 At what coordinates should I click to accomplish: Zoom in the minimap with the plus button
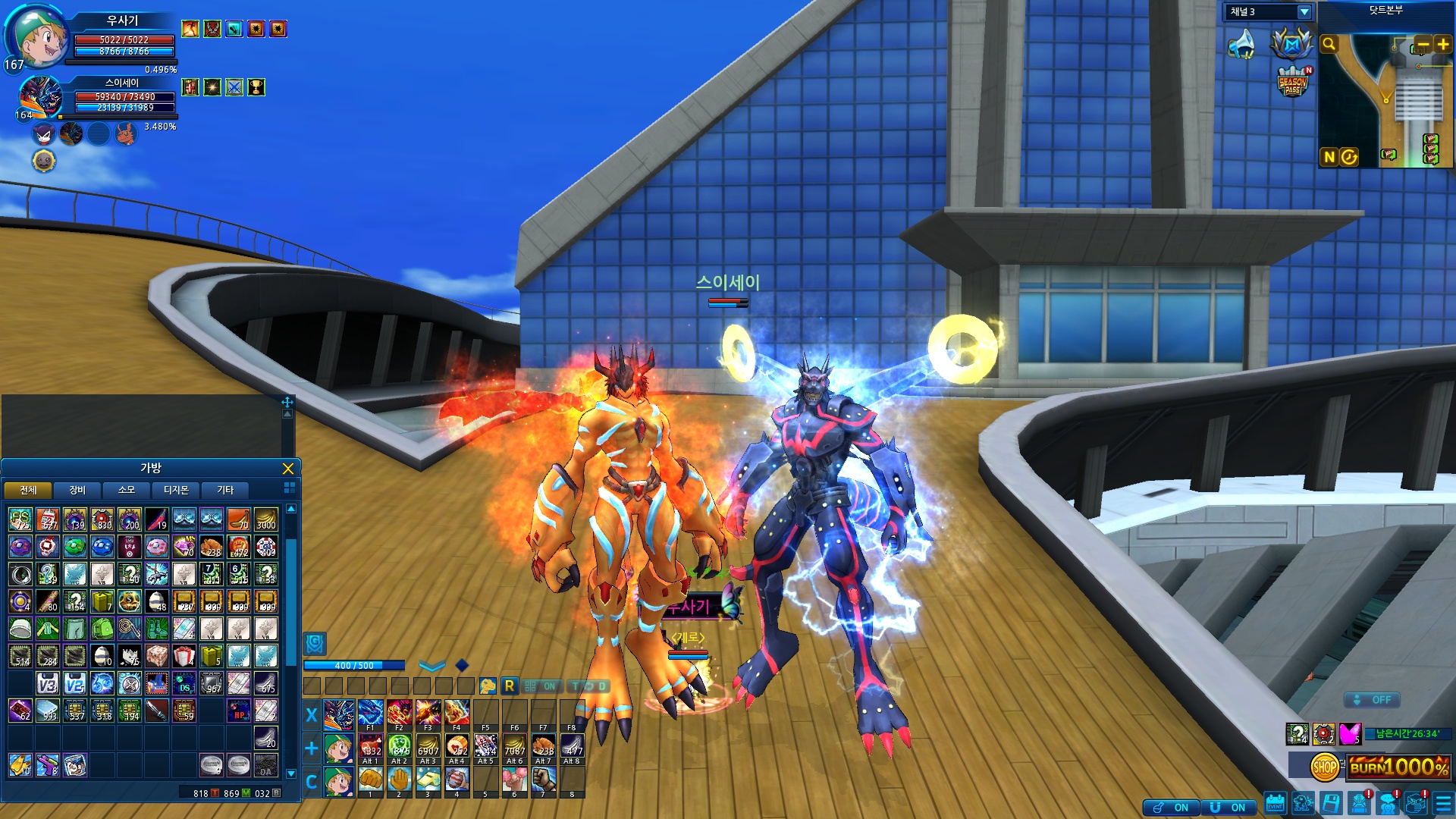(1442, 45)
